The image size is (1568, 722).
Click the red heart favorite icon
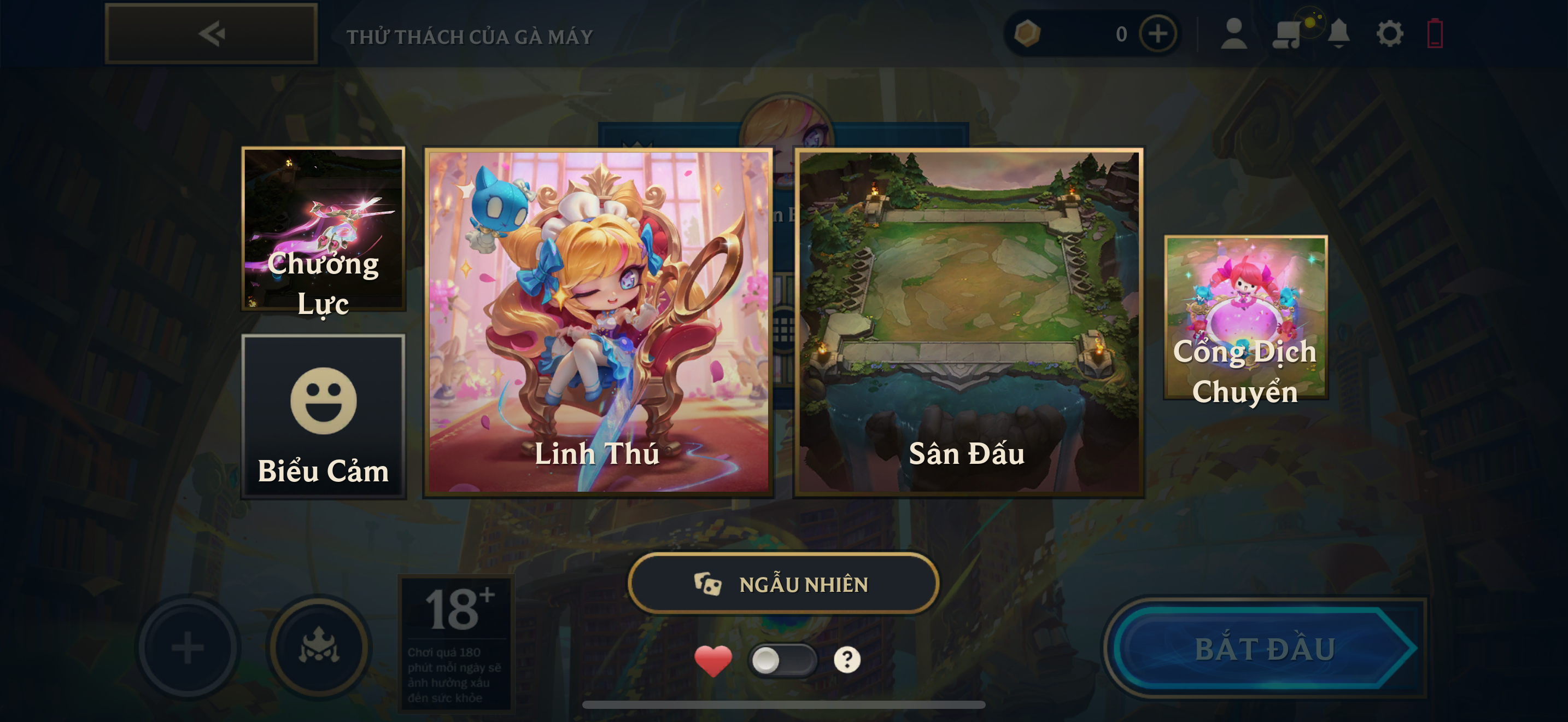pyautogui.click(x=713, y=660)
